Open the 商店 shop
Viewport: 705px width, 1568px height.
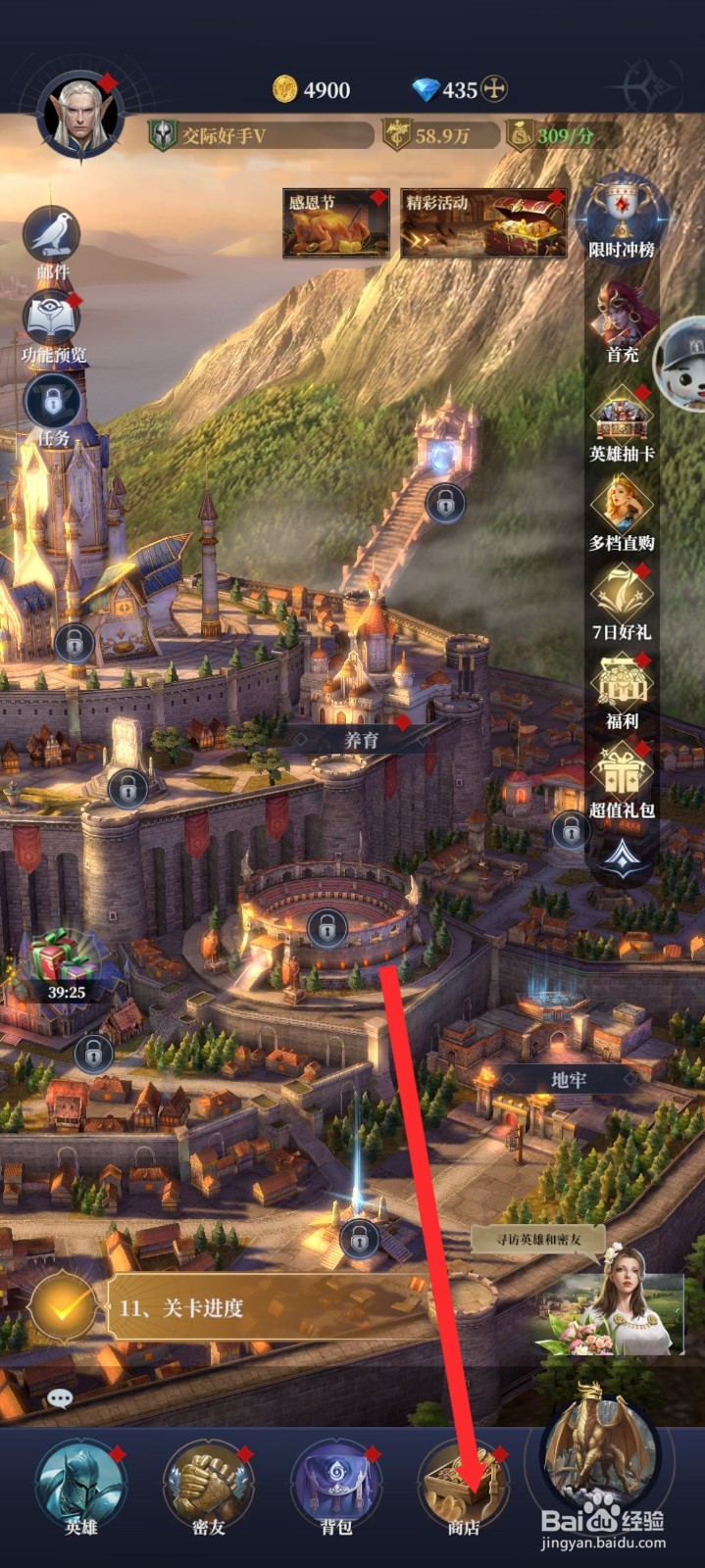pyautogui.click(x=463, y=1485)
